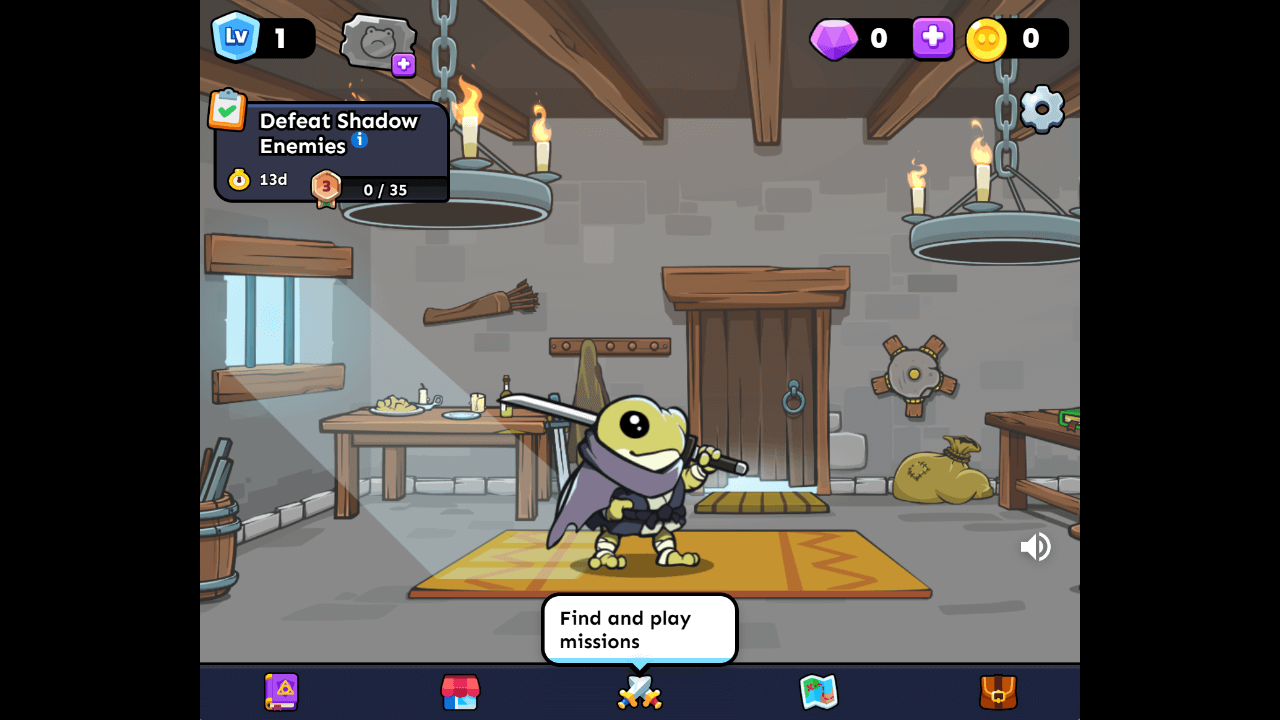1280x720 pixels.
Task: Show info for Defeat Shadow Enemies quest
Action: pos(360,140)
